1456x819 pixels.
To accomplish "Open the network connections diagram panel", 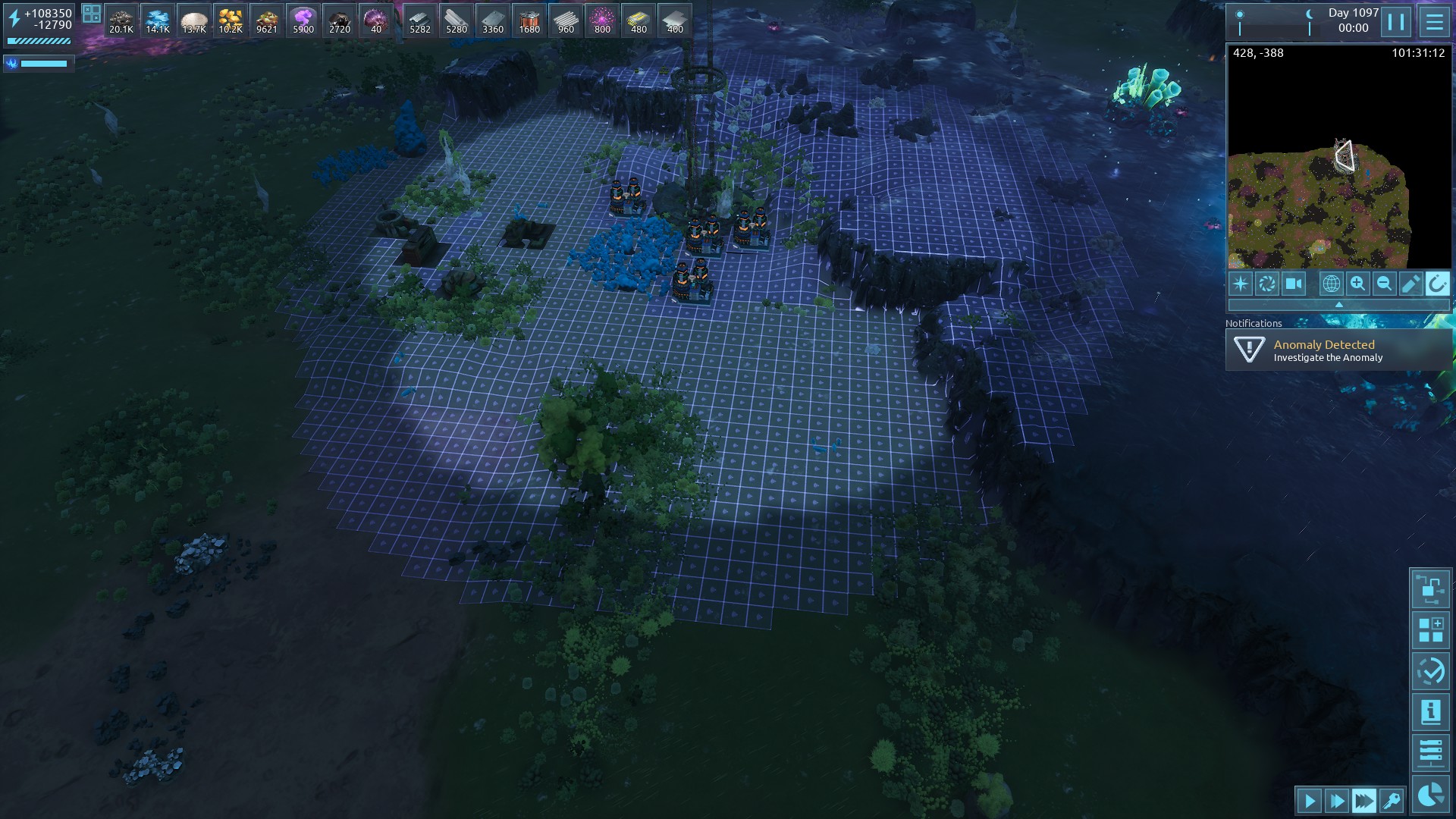I will click(x=1430, y=588).
